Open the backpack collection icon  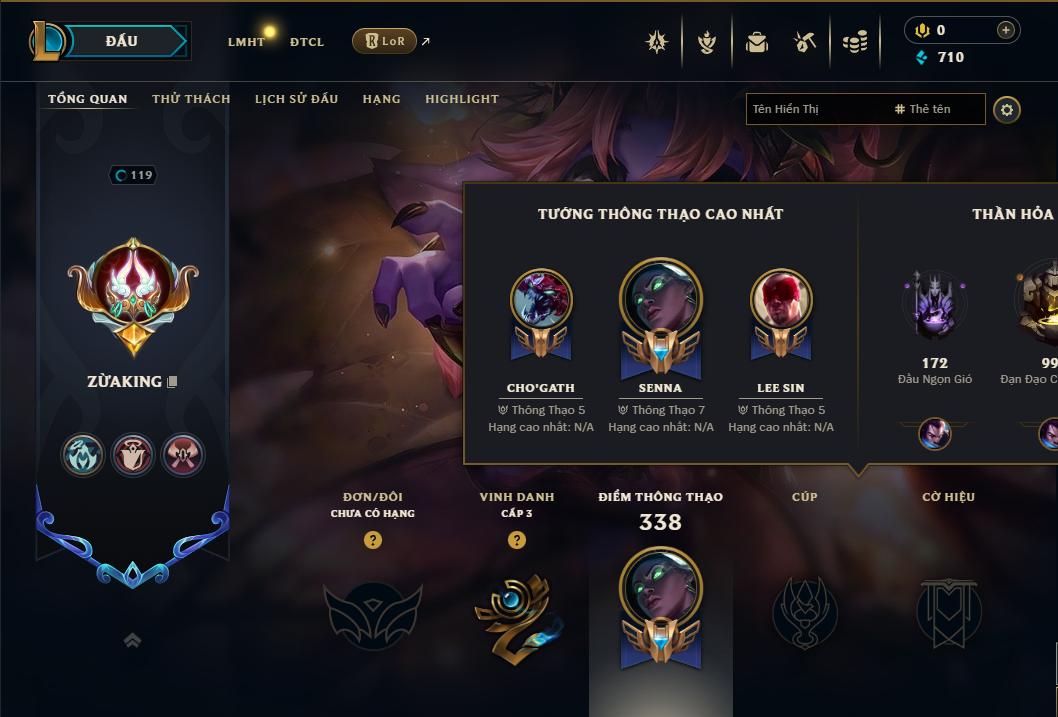click(757, 42)
